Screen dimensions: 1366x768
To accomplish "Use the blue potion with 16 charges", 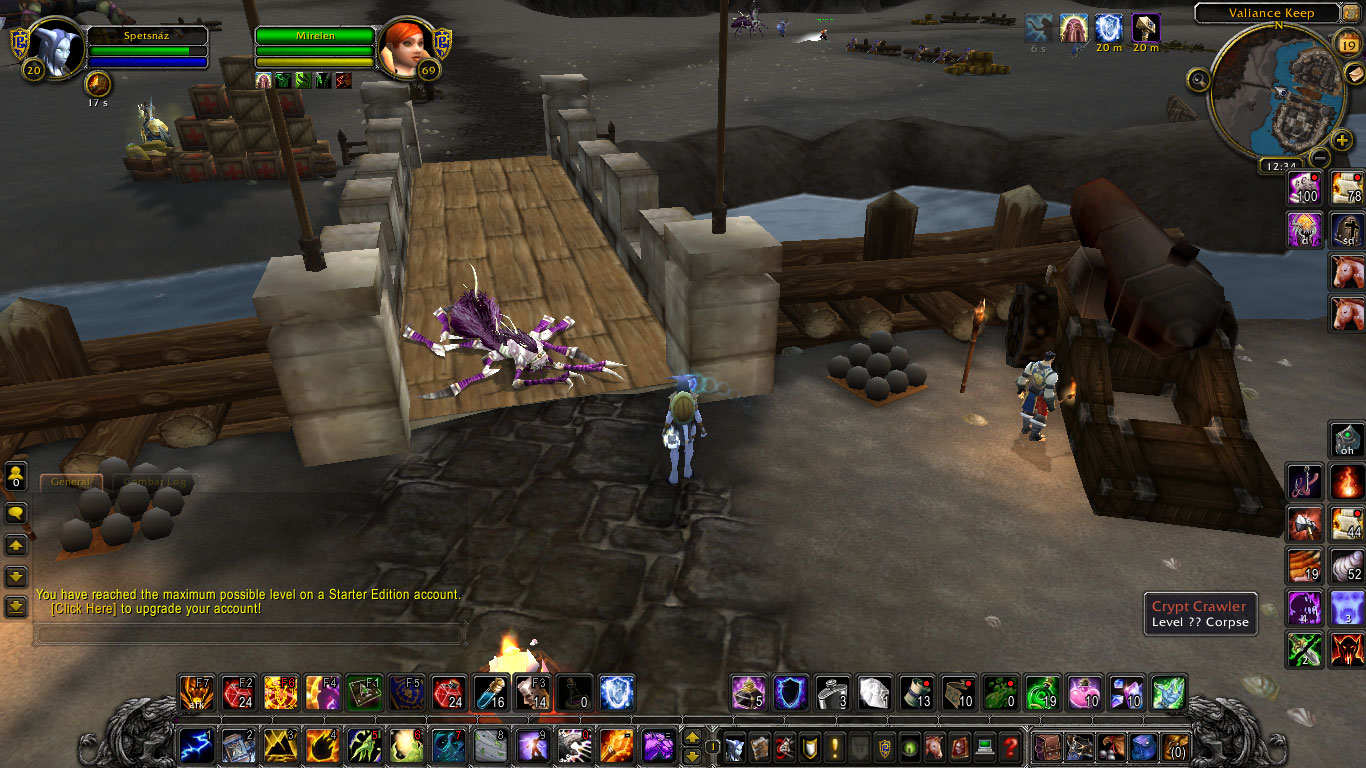I will coord(490,693).
